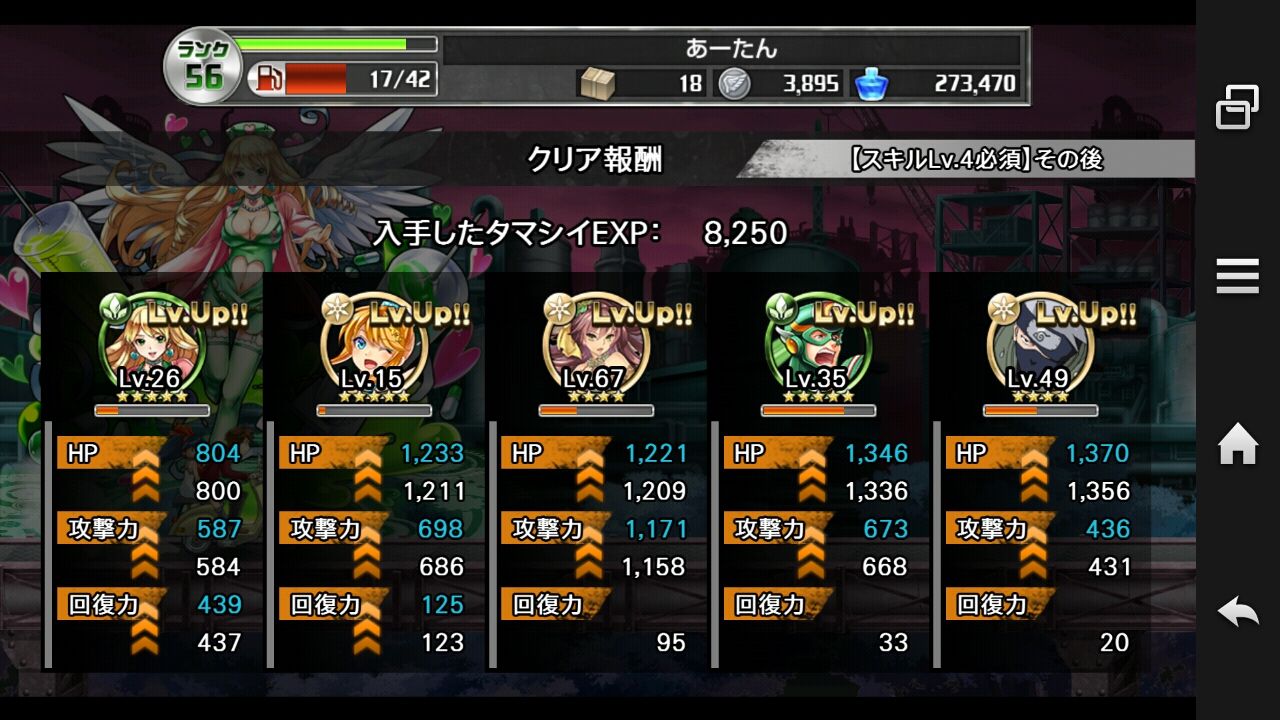Screen dimensions: 1280x720
Task: Tap the green rank experience bar
Action: 330,44
